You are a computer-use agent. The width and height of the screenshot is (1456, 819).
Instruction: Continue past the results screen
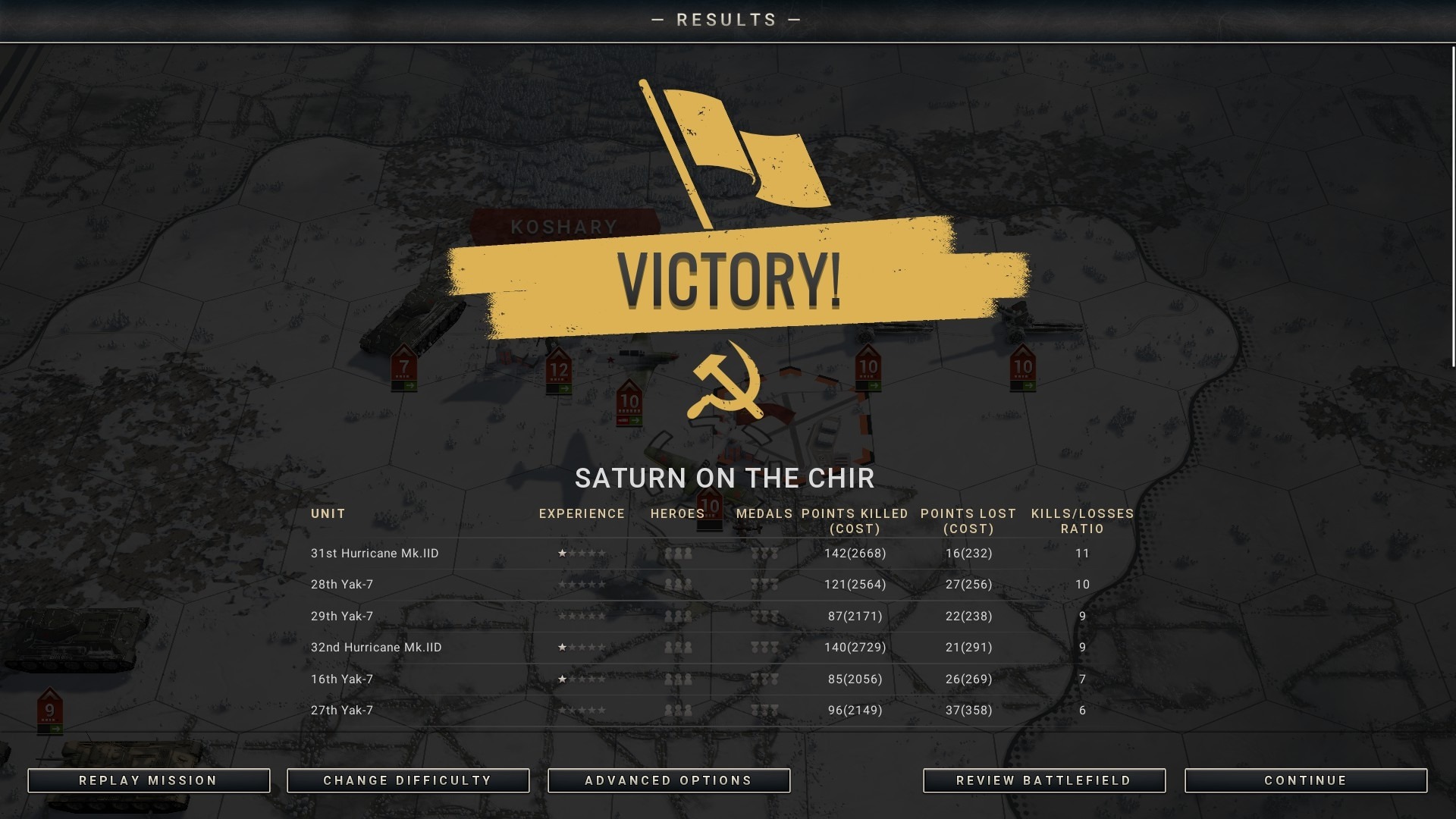tap(1306, 780)
